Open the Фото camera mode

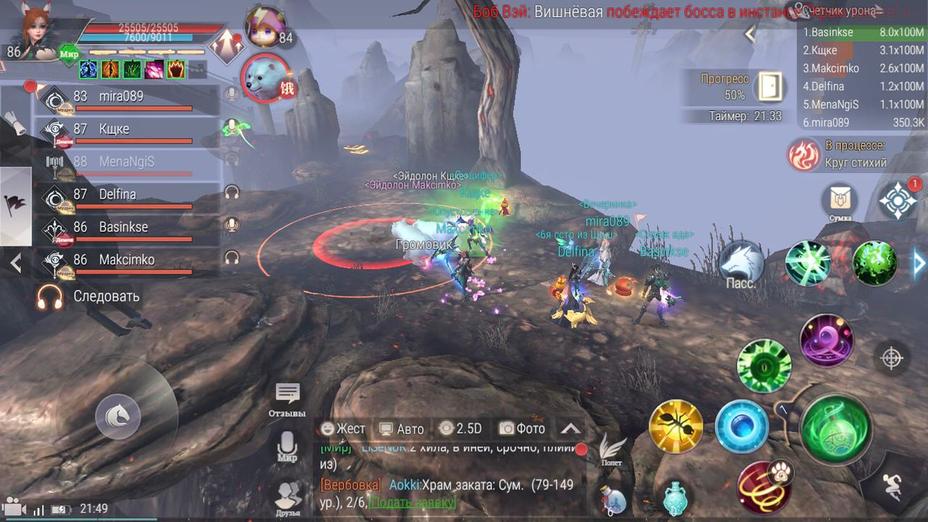click(522, 428)
